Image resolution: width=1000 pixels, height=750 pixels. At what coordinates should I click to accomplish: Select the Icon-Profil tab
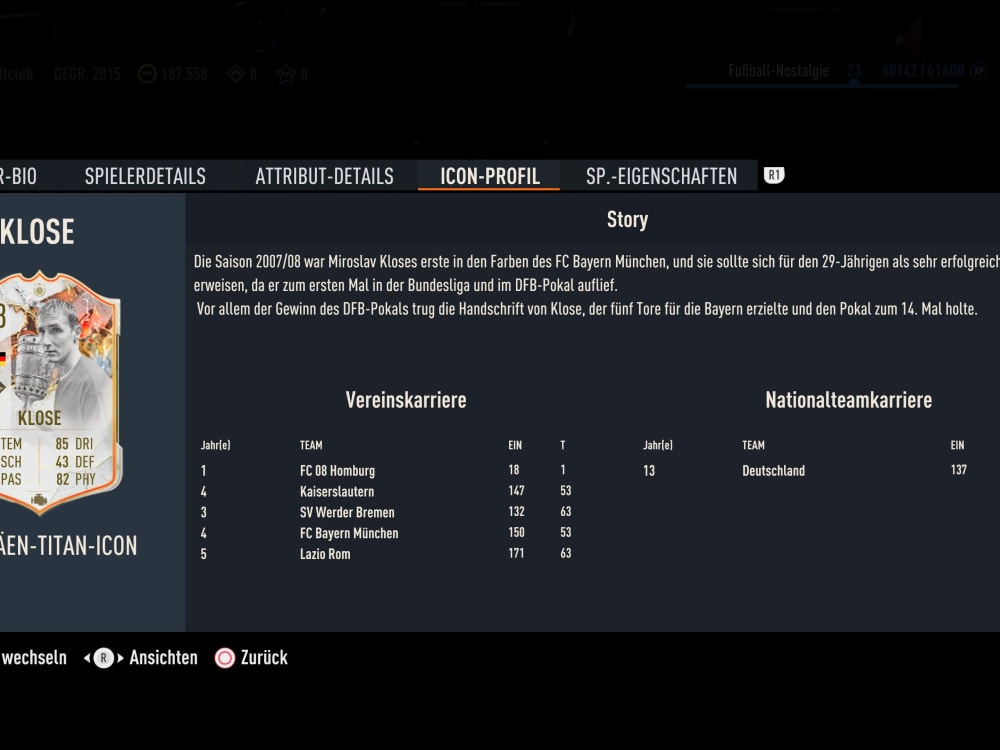pos(490,176)
